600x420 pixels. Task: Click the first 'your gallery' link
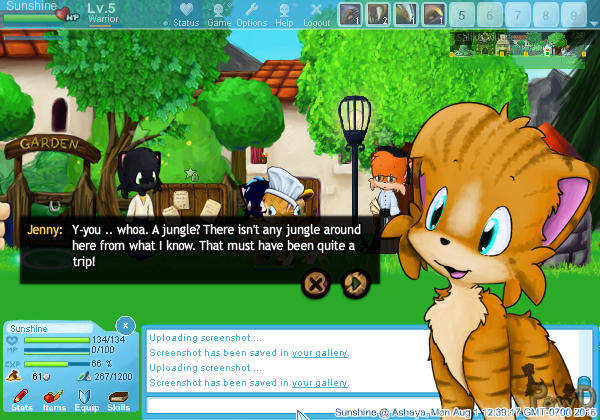tap(320, 353)
